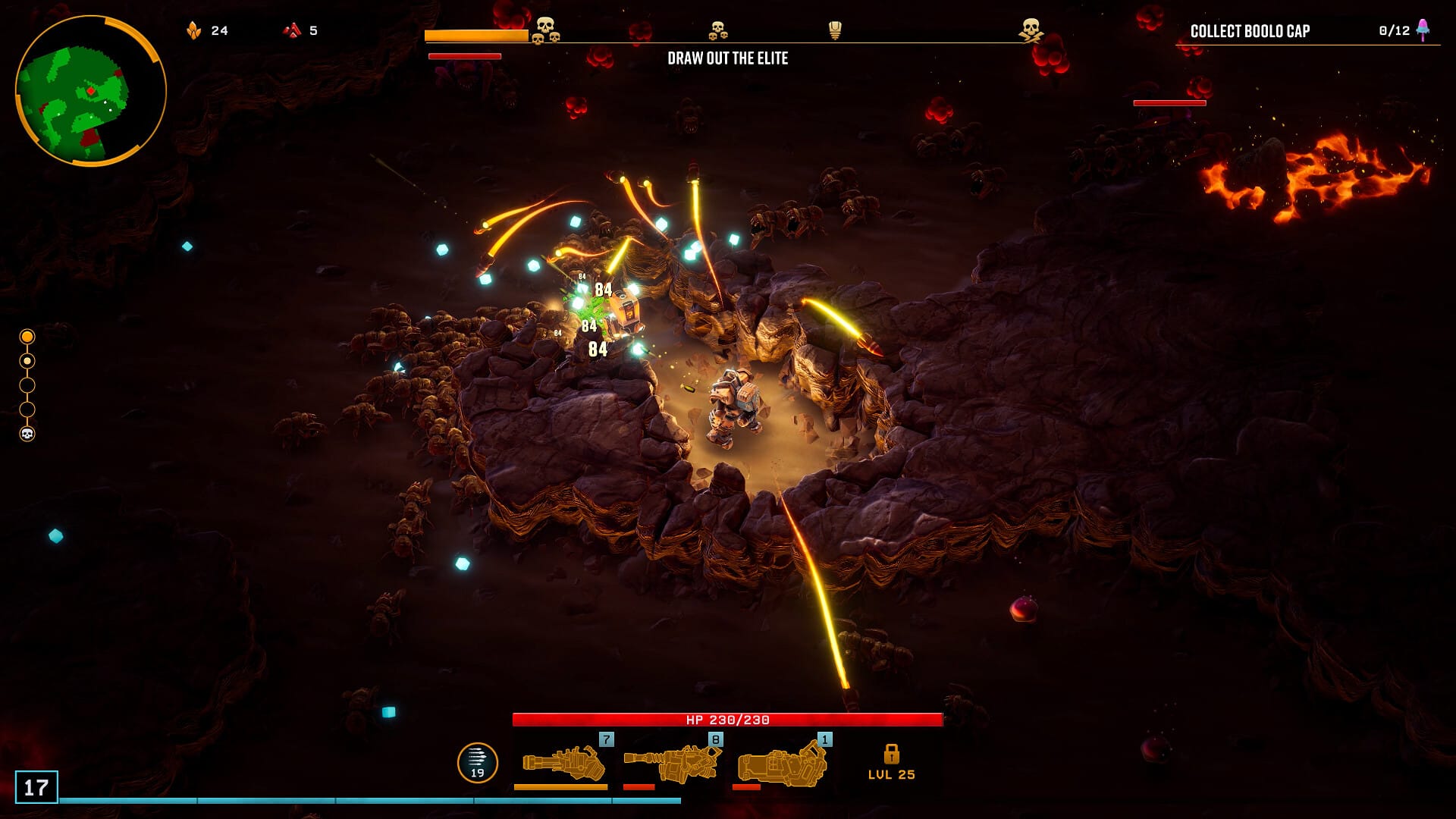
Task: Select the third empty stage circle on the left
Action: [28, 385]
